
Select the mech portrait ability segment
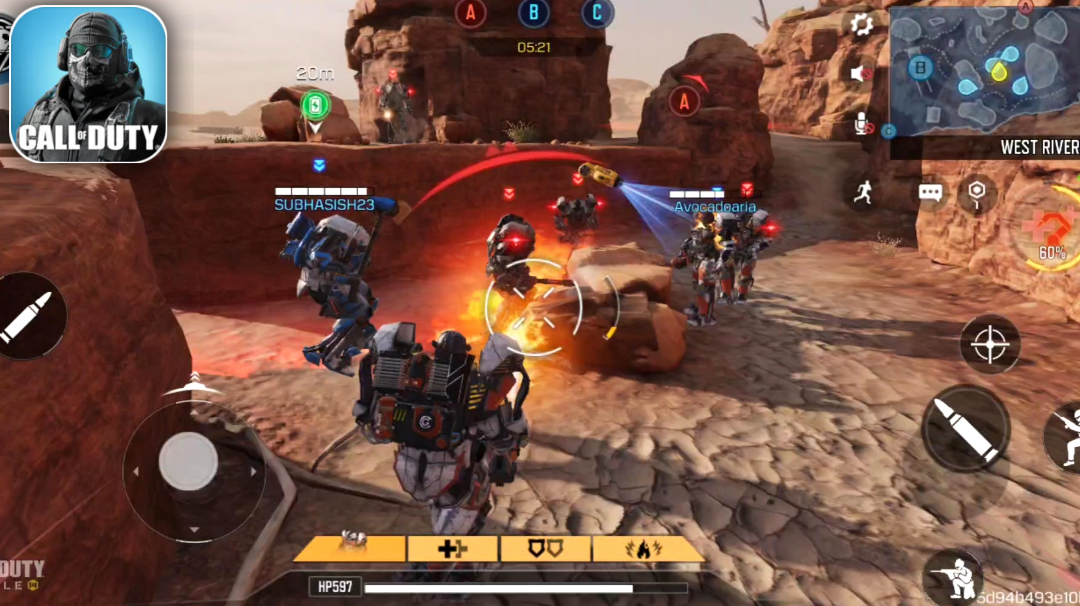[x=350, y=548]
